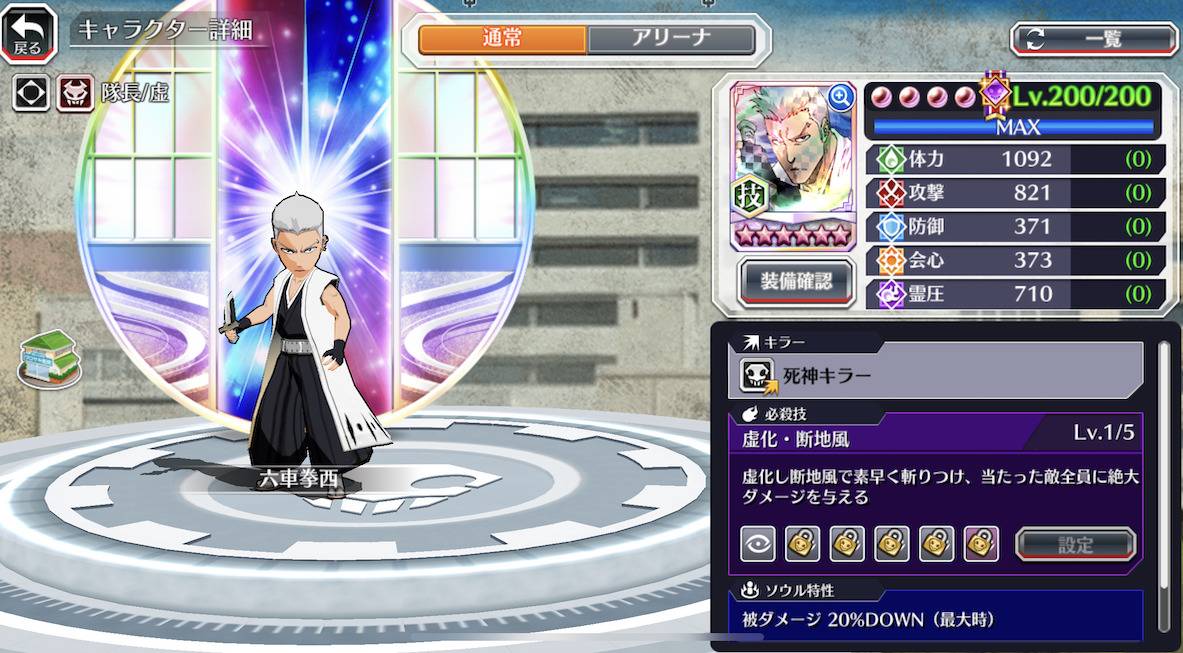Switch to the 通常 tab

click(x=502, y=39)
